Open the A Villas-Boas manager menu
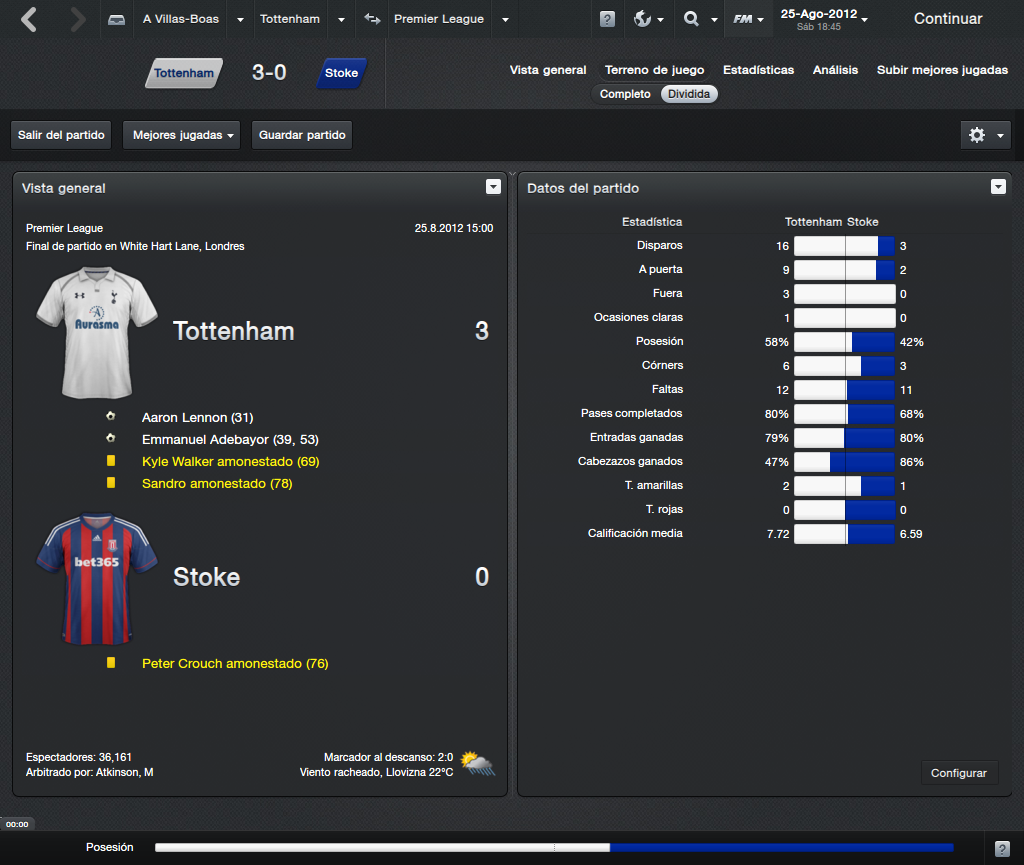1024x865 pixels. coord(181,19)
